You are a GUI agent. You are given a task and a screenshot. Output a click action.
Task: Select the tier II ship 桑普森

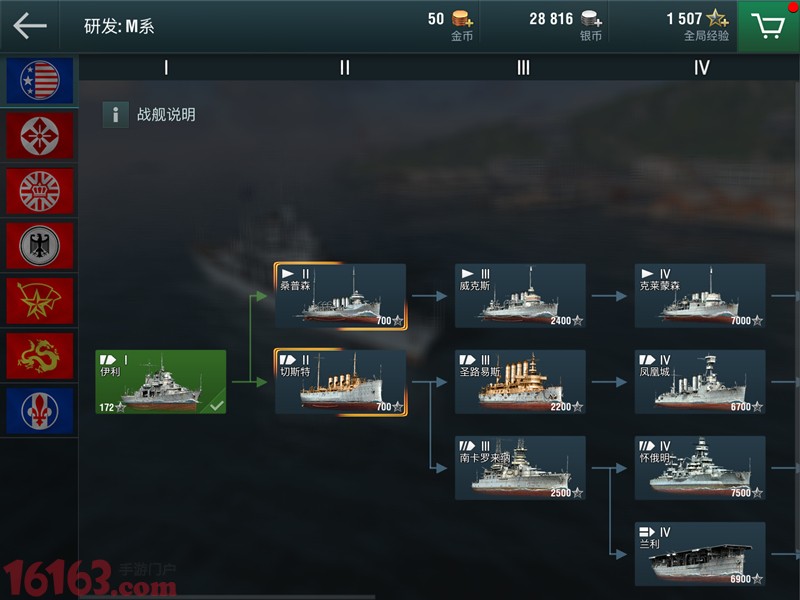[340, 296]
